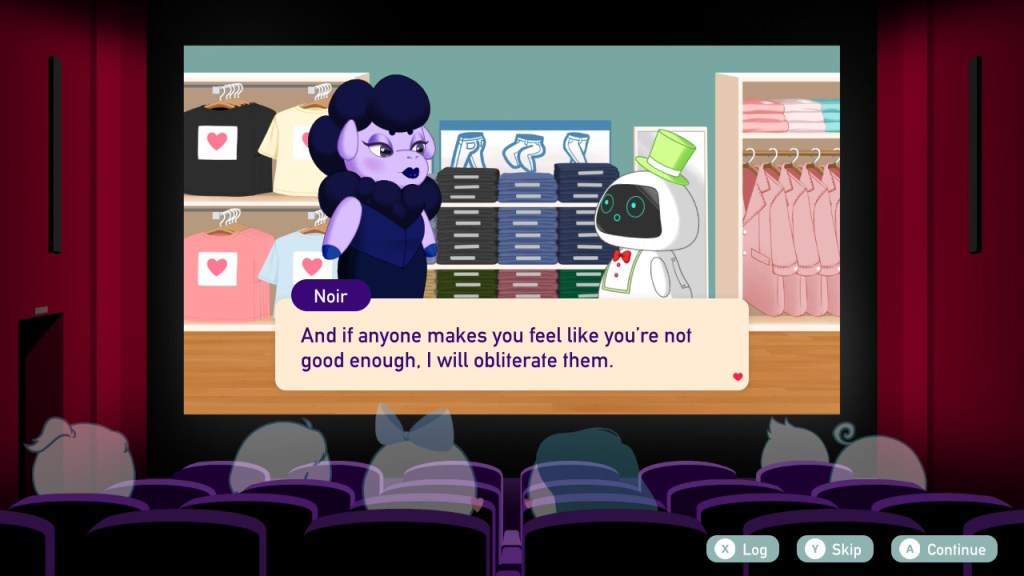This screenshot has height=576, width=1024.
Task: Advance the dialogue with the Continue button
Action: (945, 549)
